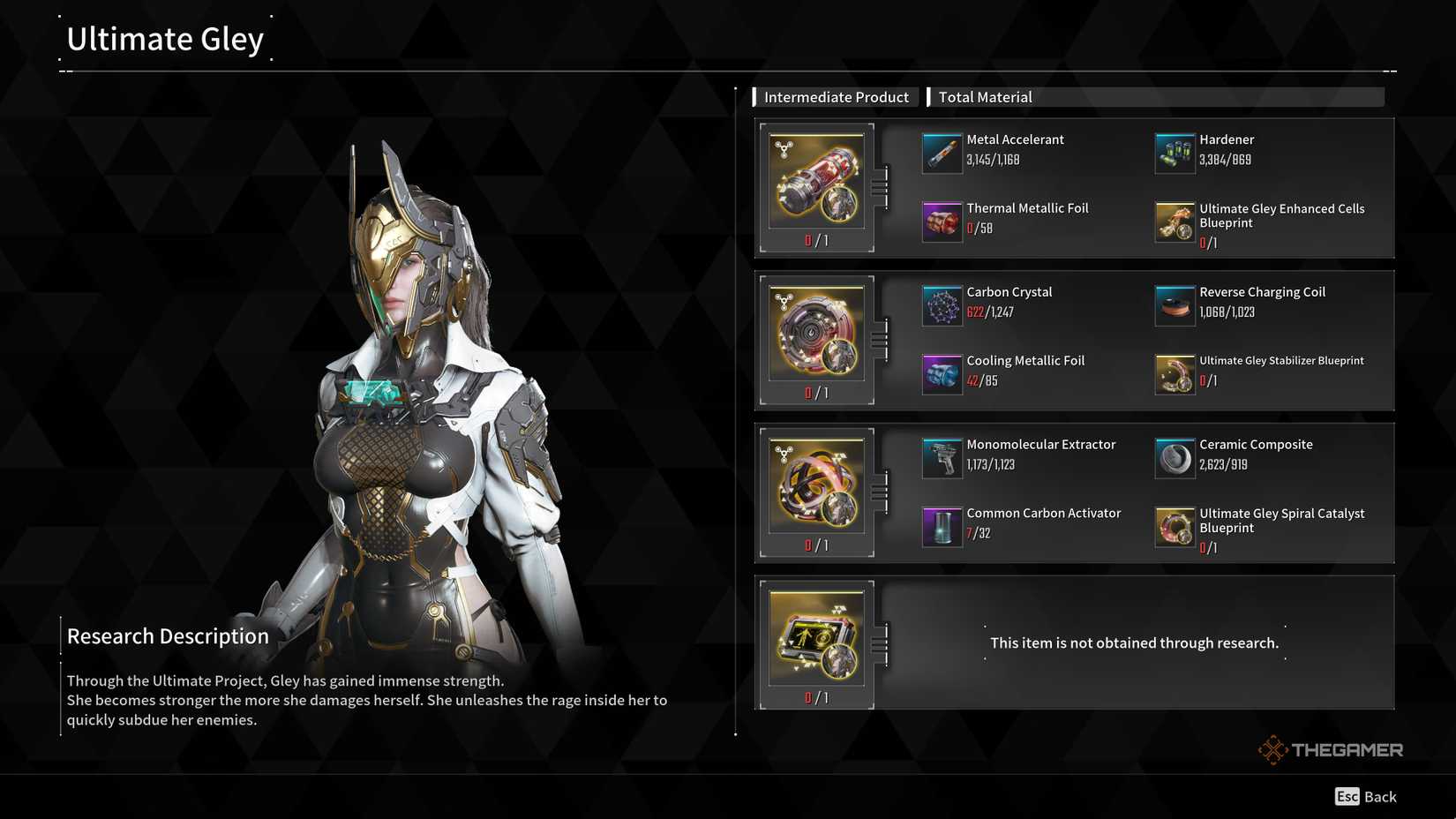Viewport: 1456px width, 819px height.
Task: Open the Enhanced Cells intermediate product thumbnail
Action: tap(815, 181)
